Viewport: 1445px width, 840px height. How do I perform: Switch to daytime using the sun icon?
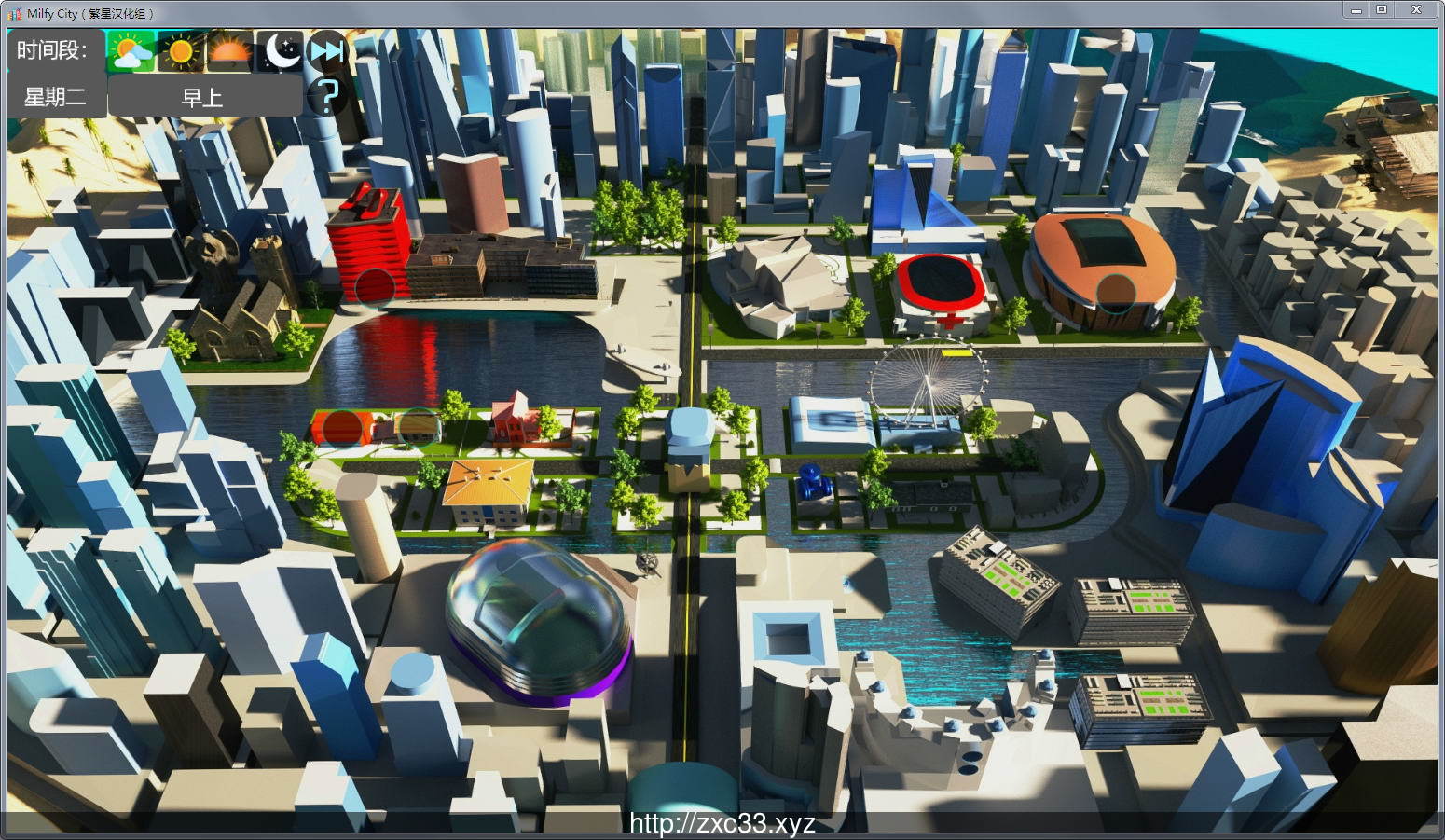pos(179,50)
